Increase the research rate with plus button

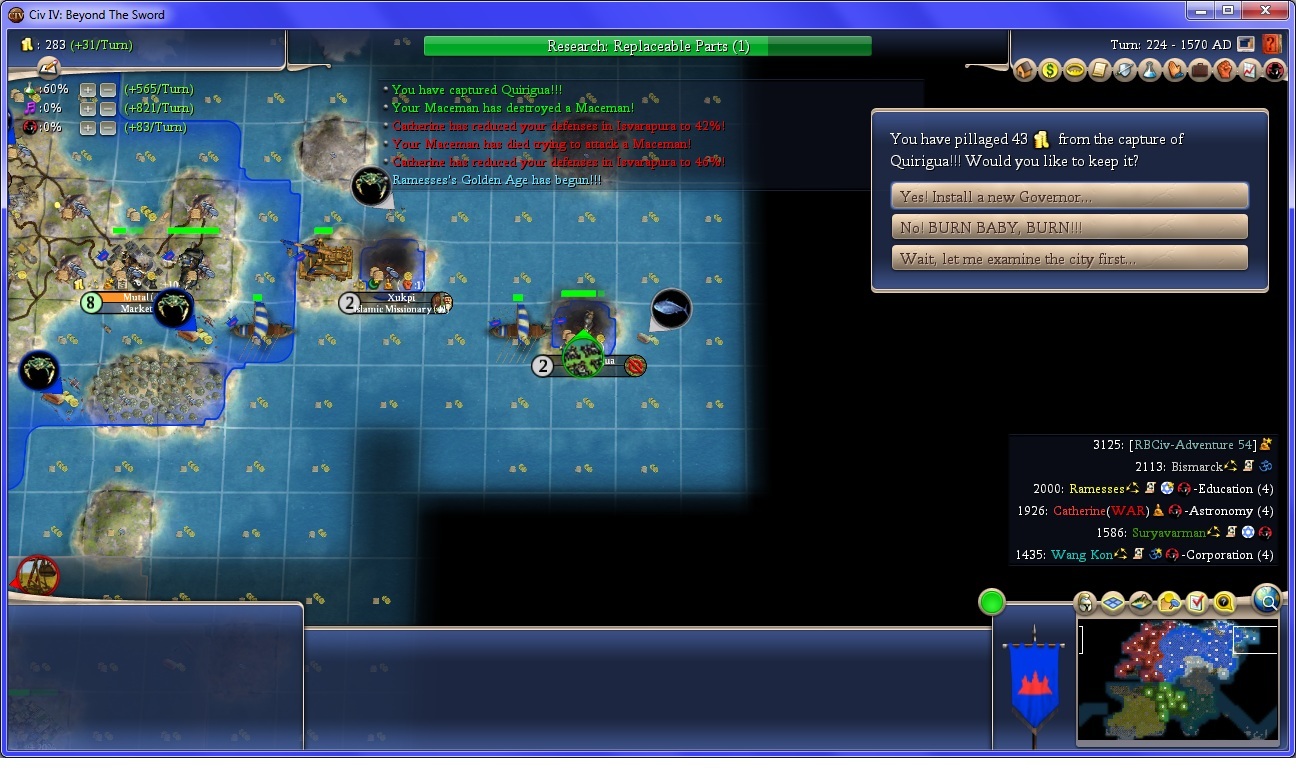(x=88, y=89)
